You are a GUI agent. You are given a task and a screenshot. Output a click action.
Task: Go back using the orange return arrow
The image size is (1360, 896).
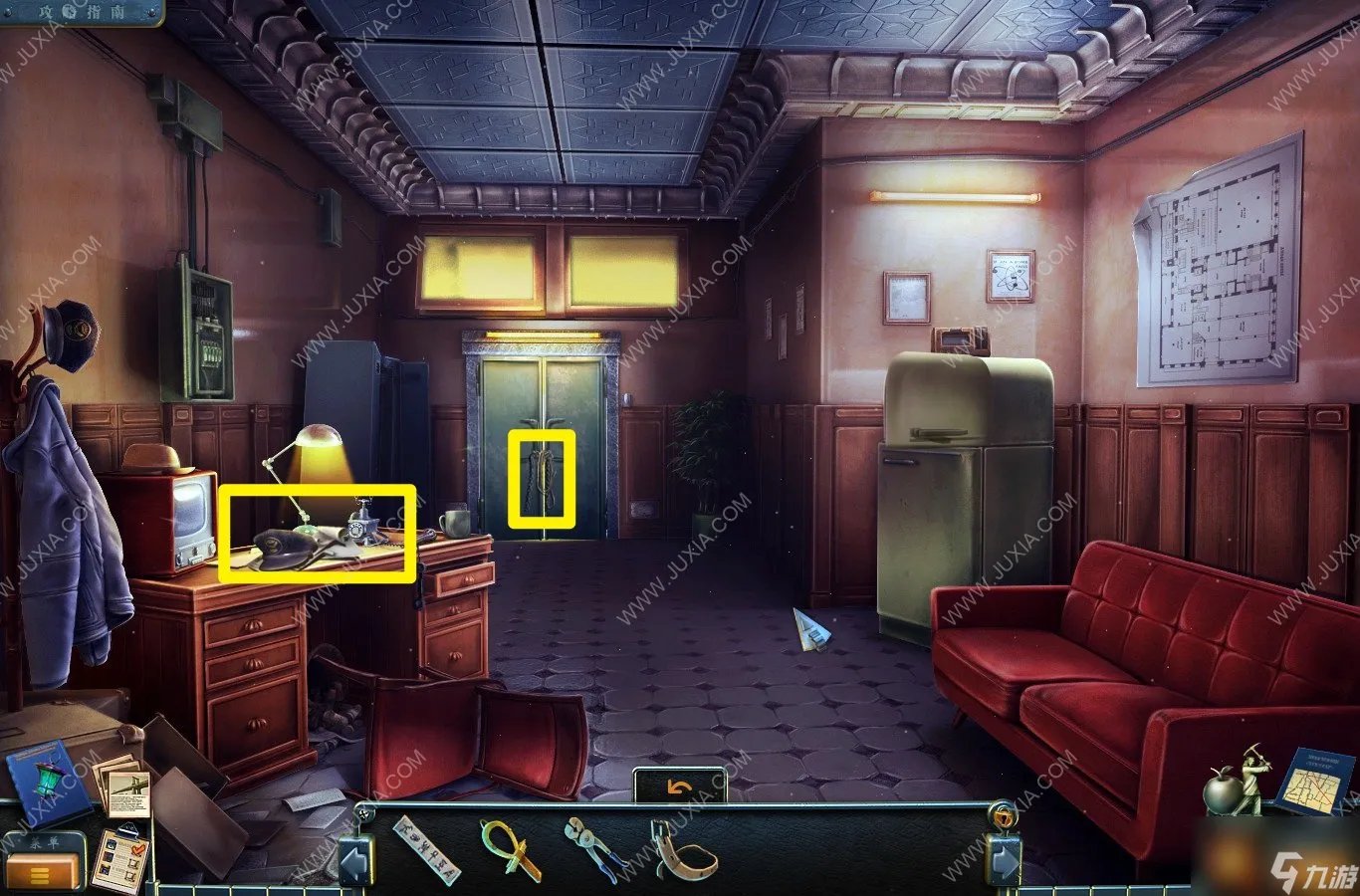679,787
